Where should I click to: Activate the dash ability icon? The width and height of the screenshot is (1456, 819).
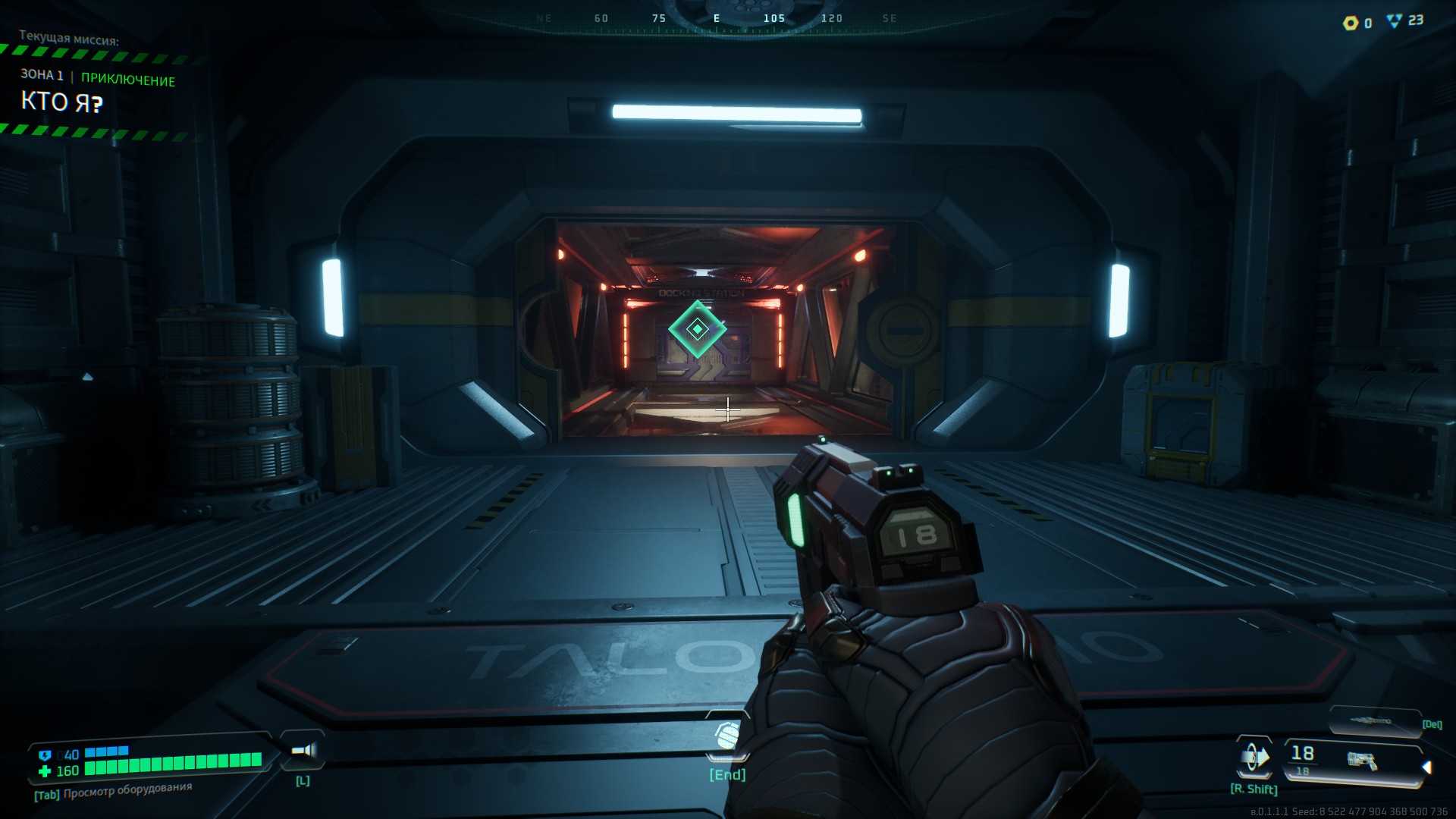(1254, 757)
